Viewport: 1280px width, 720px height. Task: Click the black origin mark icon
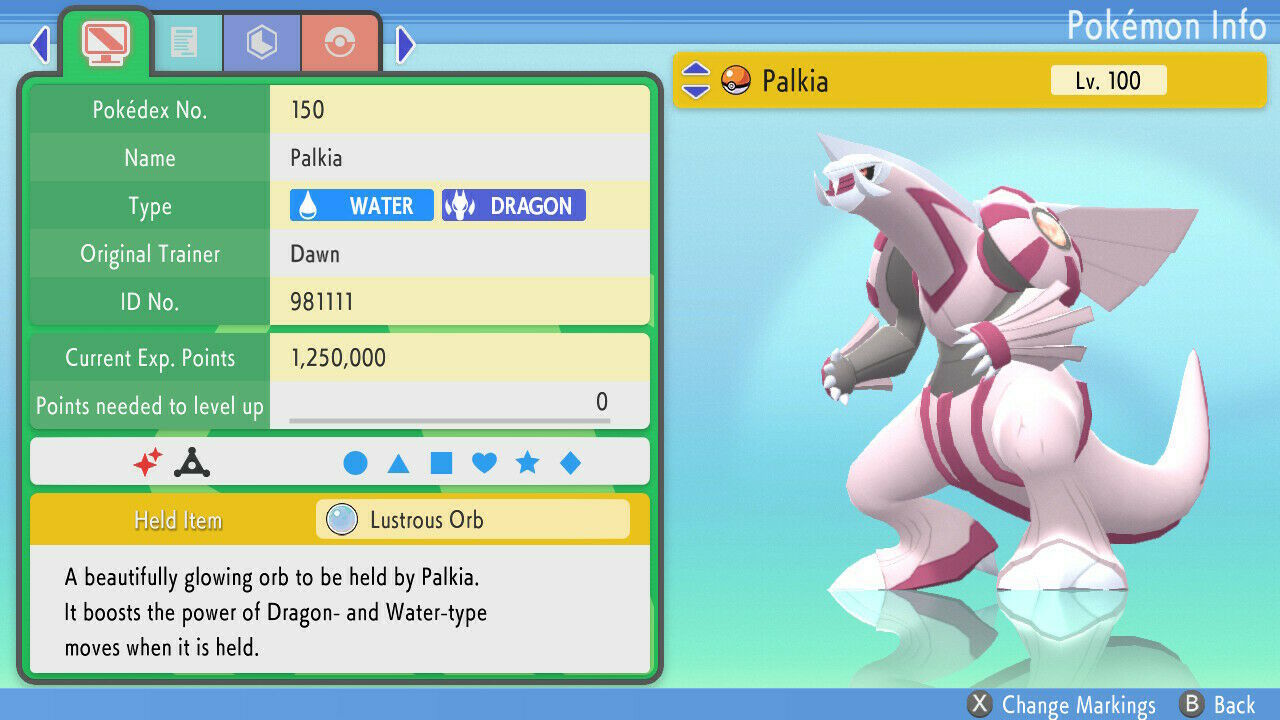[x=190, y=462]
